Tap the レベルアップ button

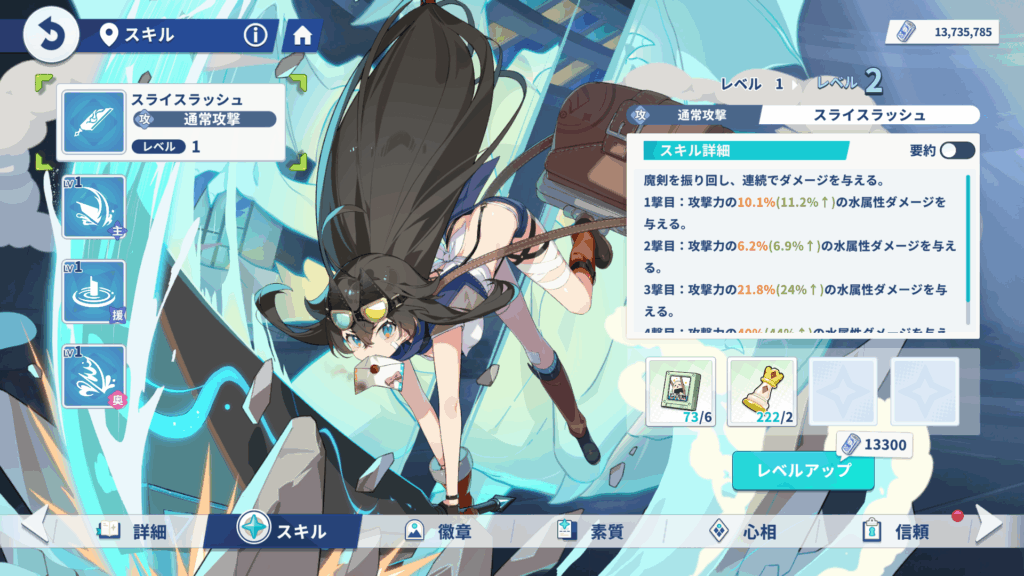(x=804, y=470)
